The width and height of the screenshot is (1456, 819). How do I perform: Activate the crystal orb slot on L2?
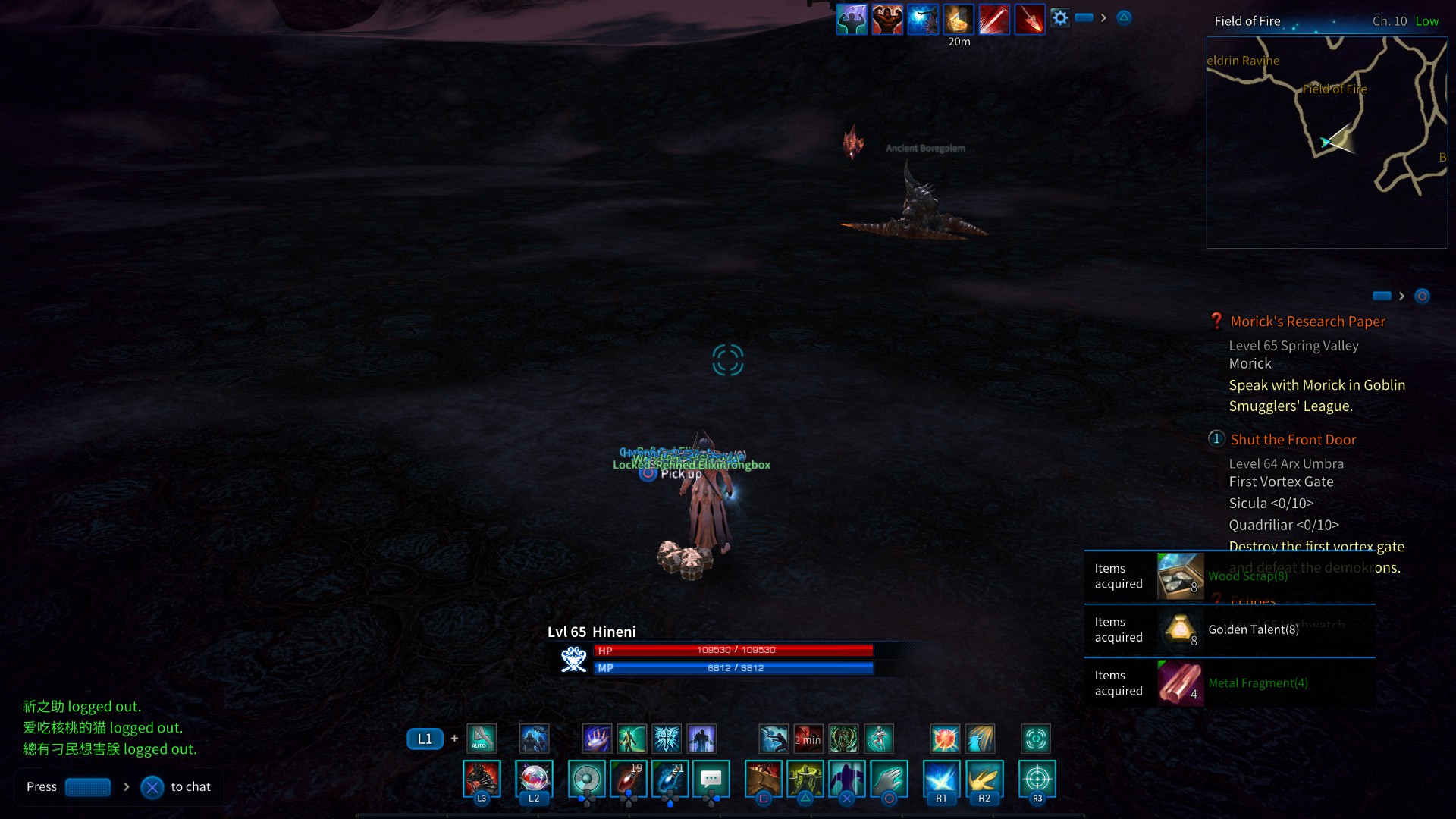(x=534, y=779)
